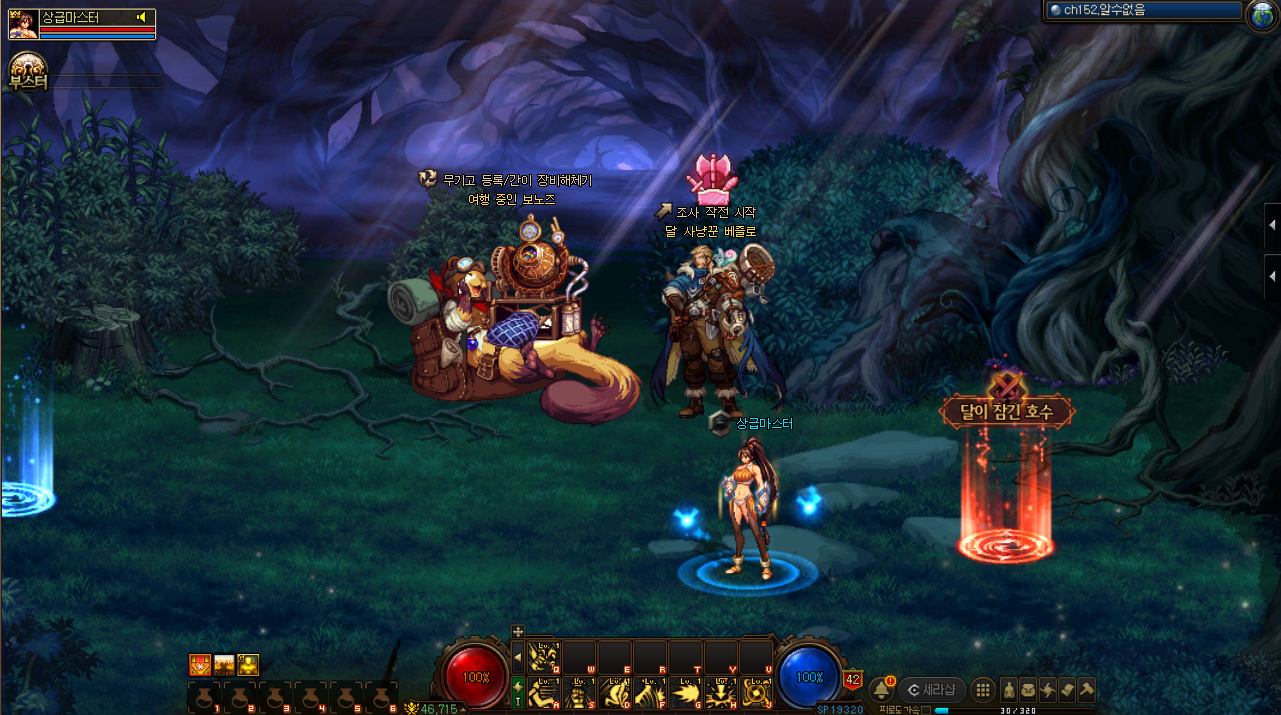Viewport: 1281px width, 715px height.
Task: Activate the skill in hotkey slot Q
Action: (544, 658)
